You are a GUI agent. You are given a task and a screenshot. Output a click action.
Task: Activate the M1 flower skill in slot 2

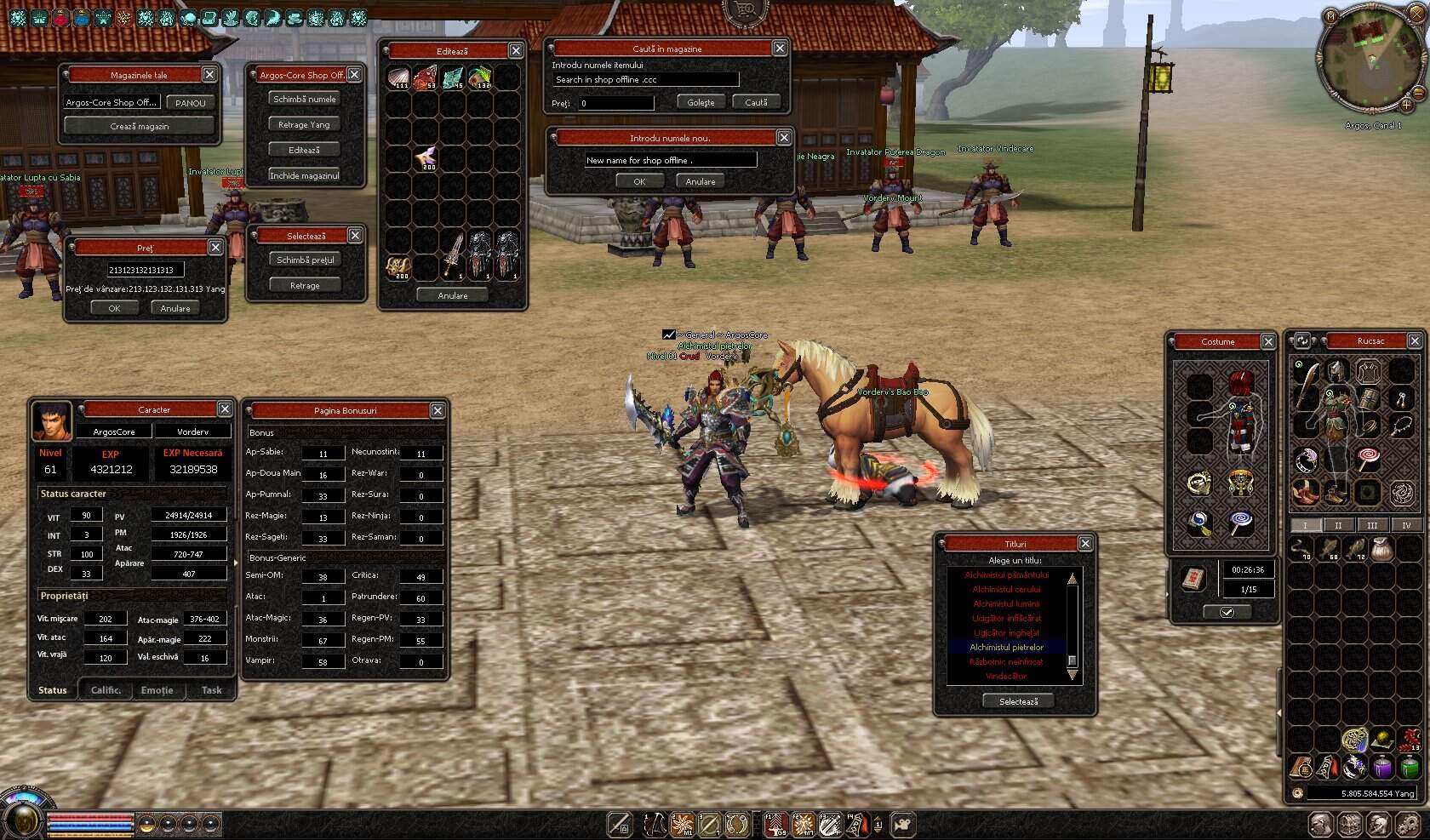[x=684, y=826]
